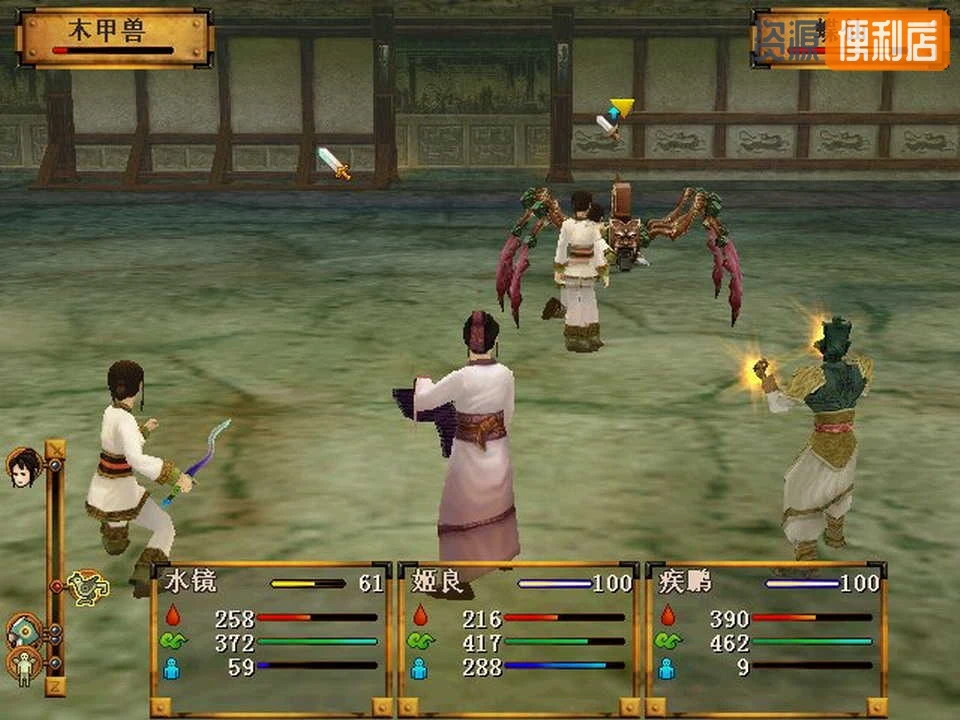Viewport: 960px width, 720px height.
Task: Select the 木甲兽 enemy name plate
Action: point(115,37)
